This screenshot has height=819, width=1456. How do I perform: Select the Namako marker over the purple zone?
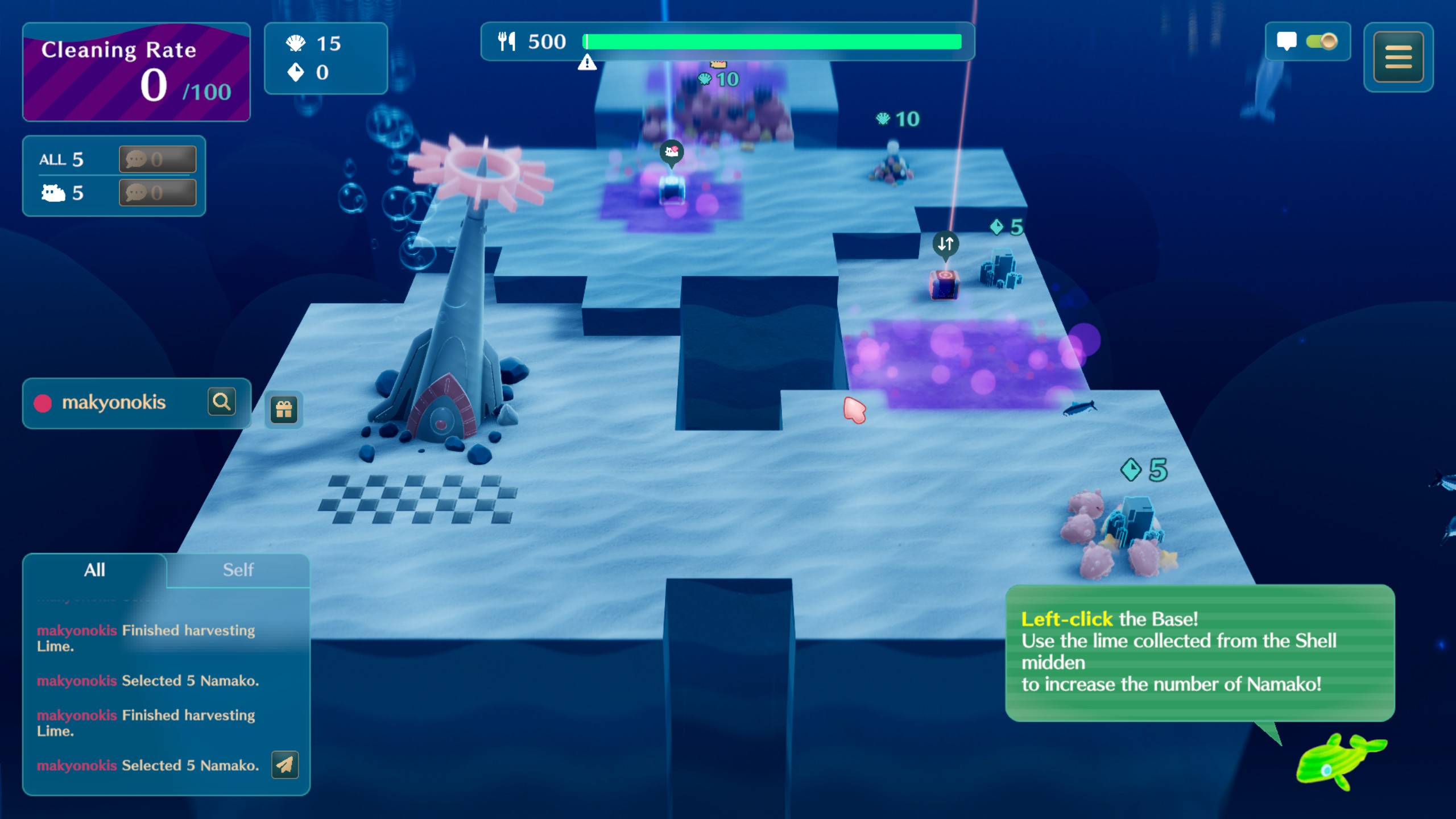(x=671, y=152)
